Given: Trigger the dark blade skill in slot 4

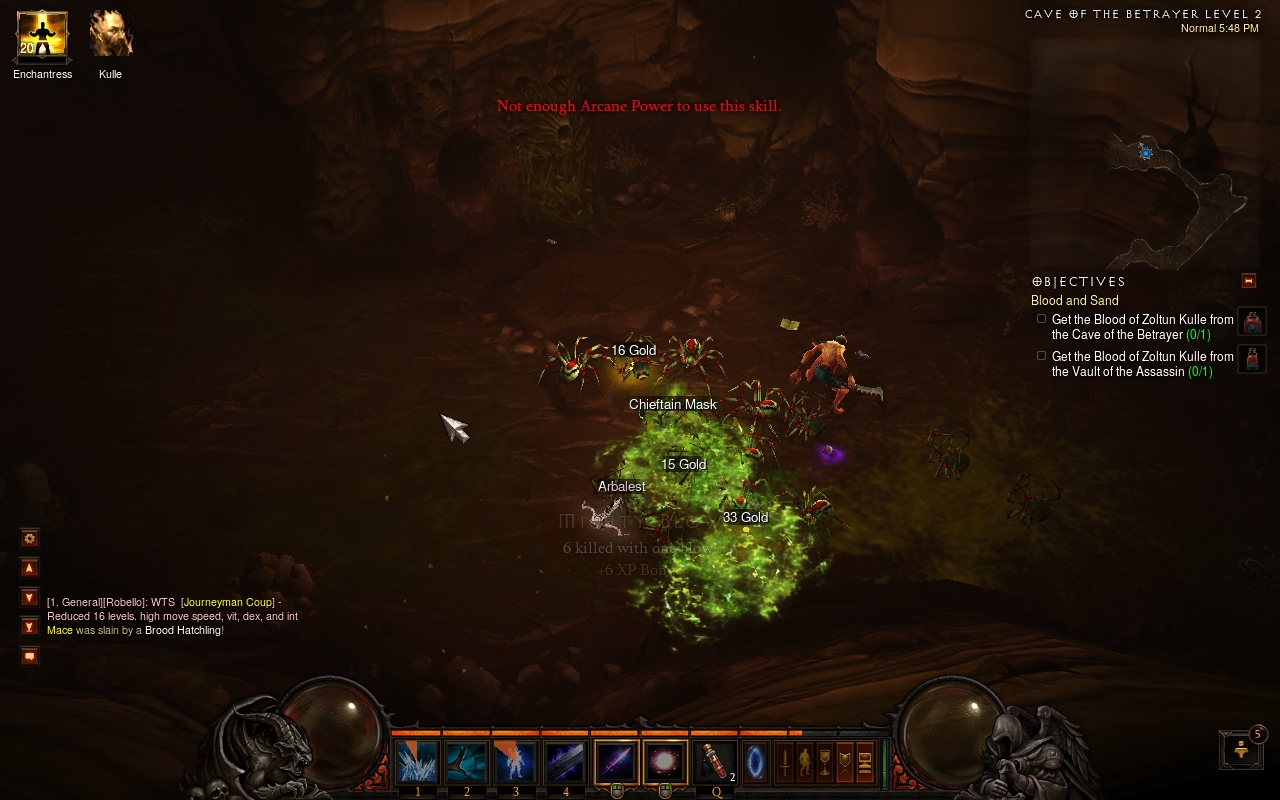Looking at the screenshot, I should point(564,763).
